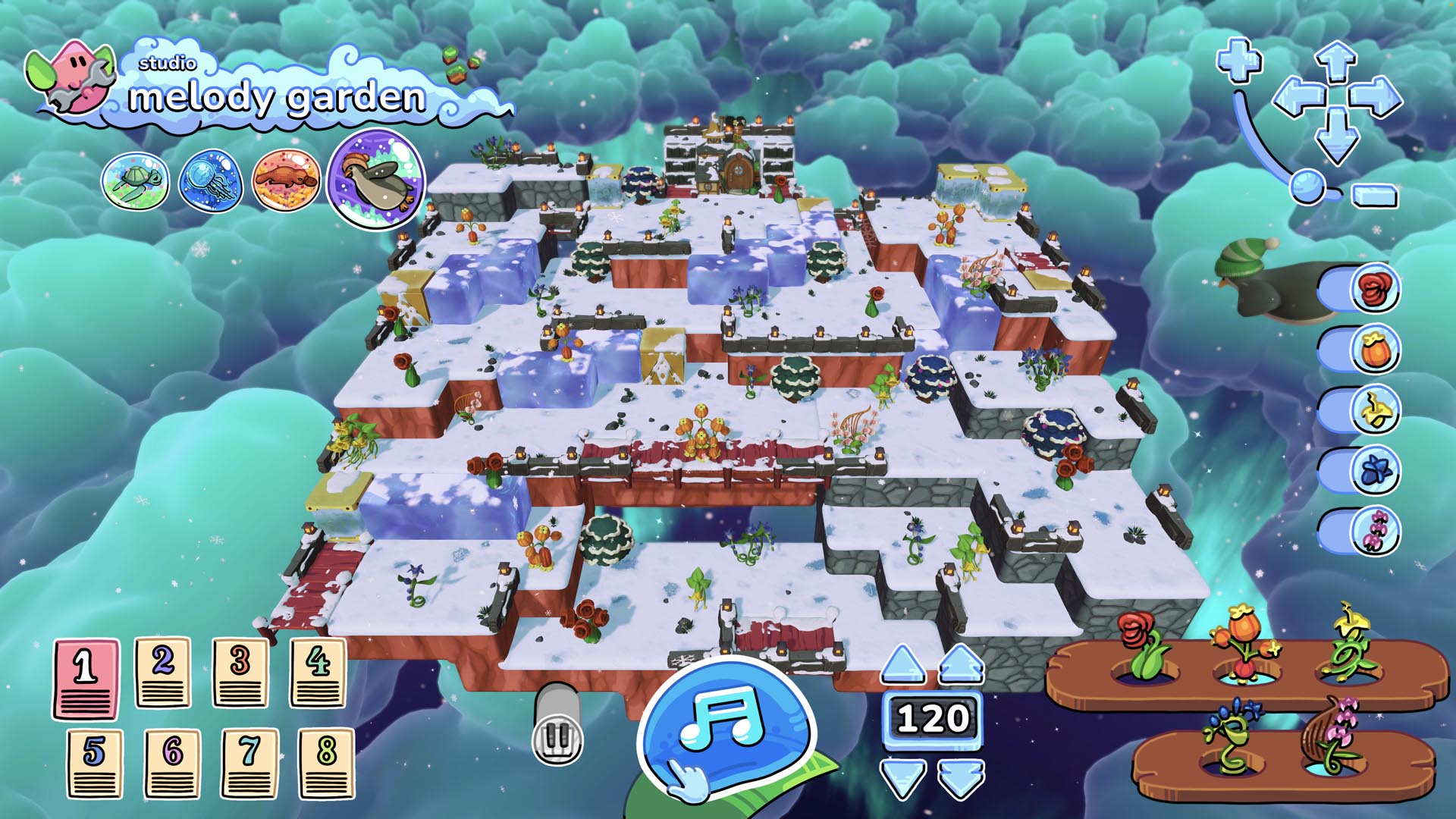Toggle the red rose switch
This screenshot has width=1456, height=819.
[x=1361, y=289]
